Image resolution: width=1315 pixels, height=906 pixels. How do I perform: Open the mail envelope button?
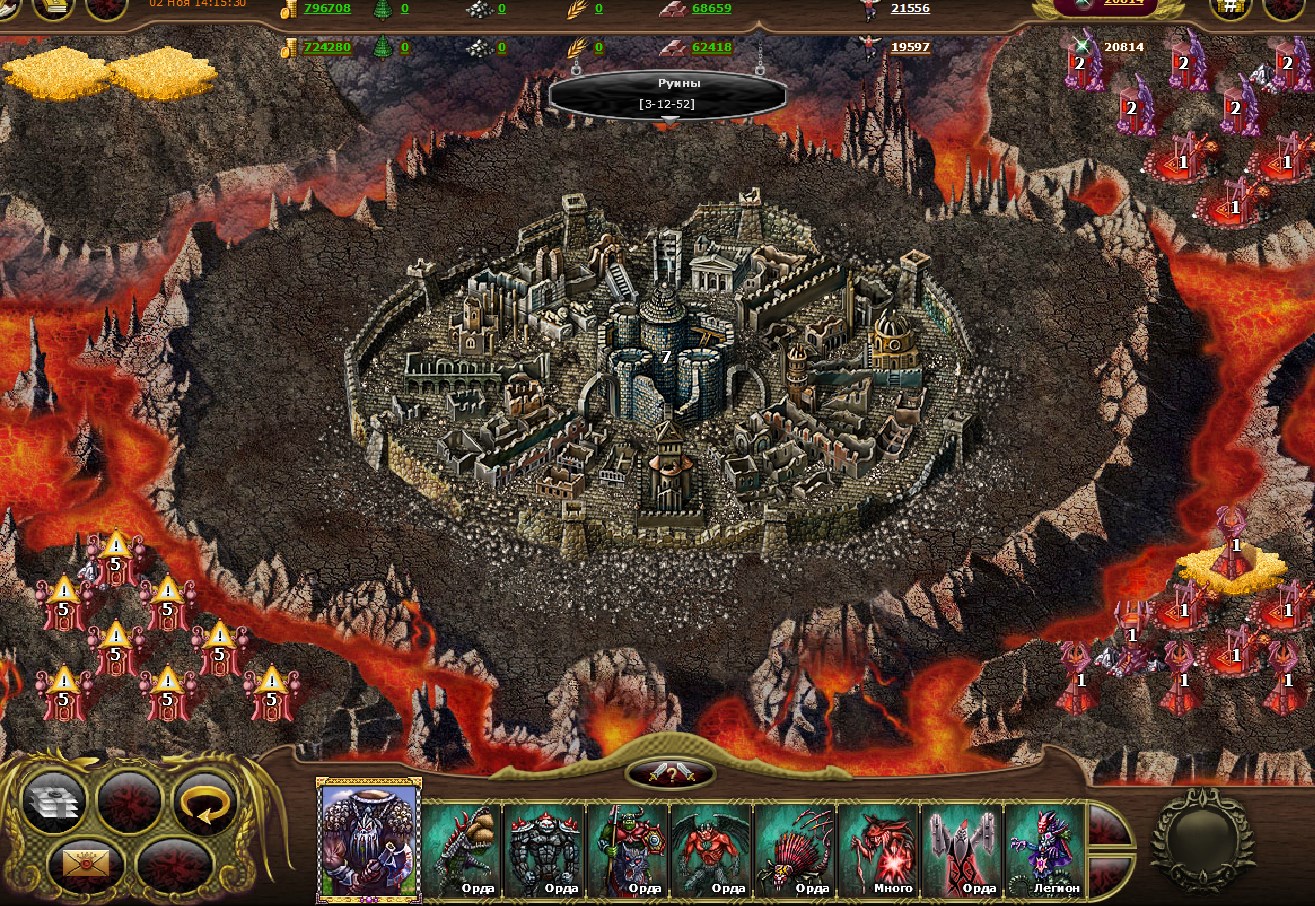coord(86,861)
